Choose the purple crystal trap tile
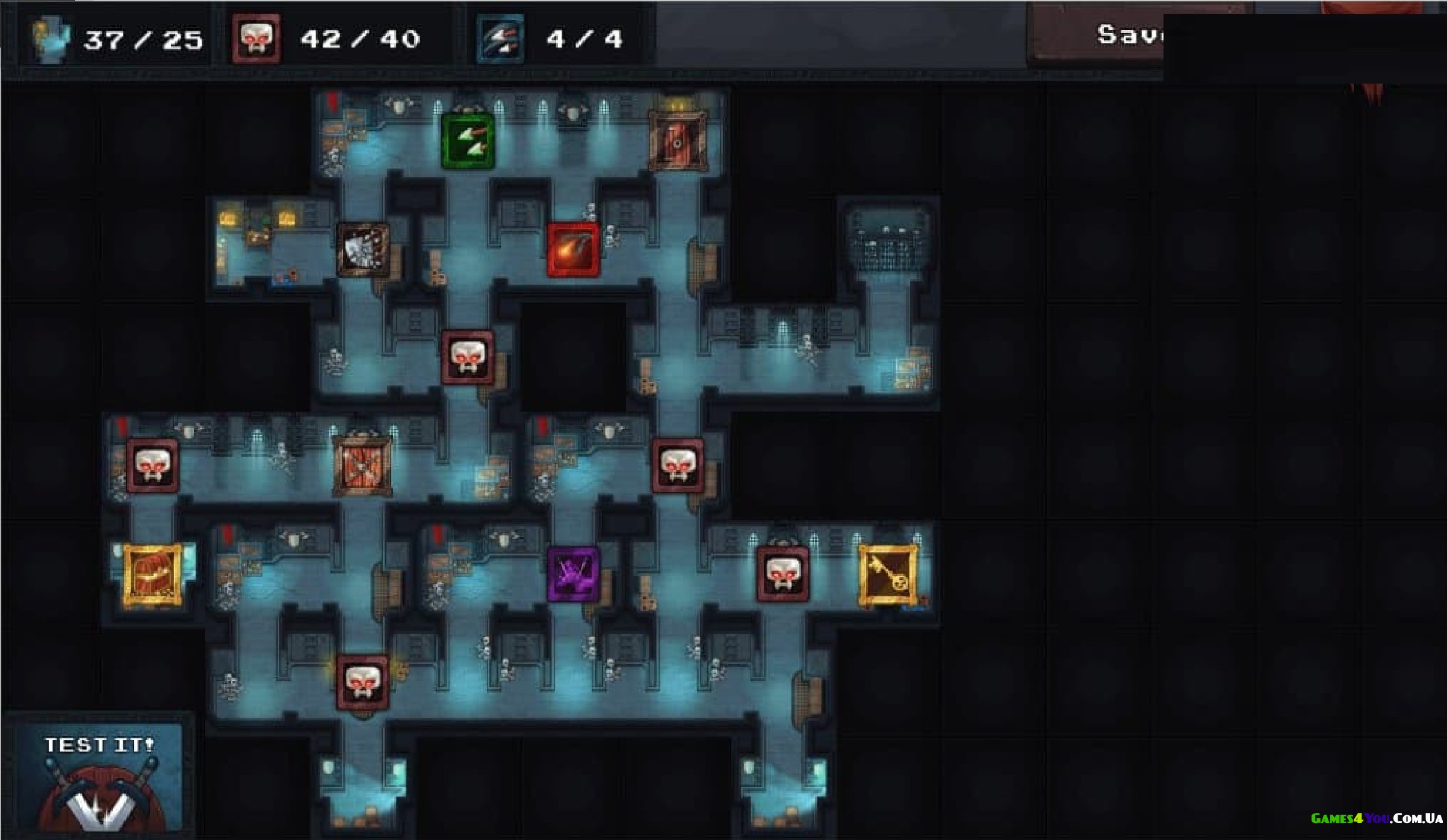The height and width of the screenshot is (840, 1447). [x=573, y=573]
